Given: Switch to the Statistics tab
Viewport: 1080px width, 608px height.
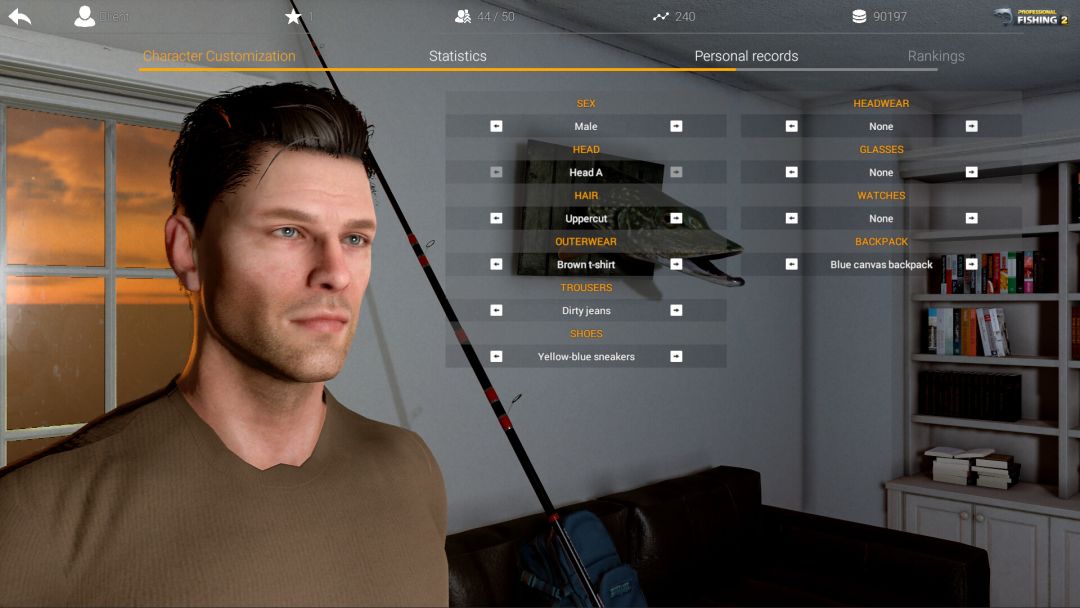Looking at the screenshot, I should pyautogui.click(x=457, y=56).
